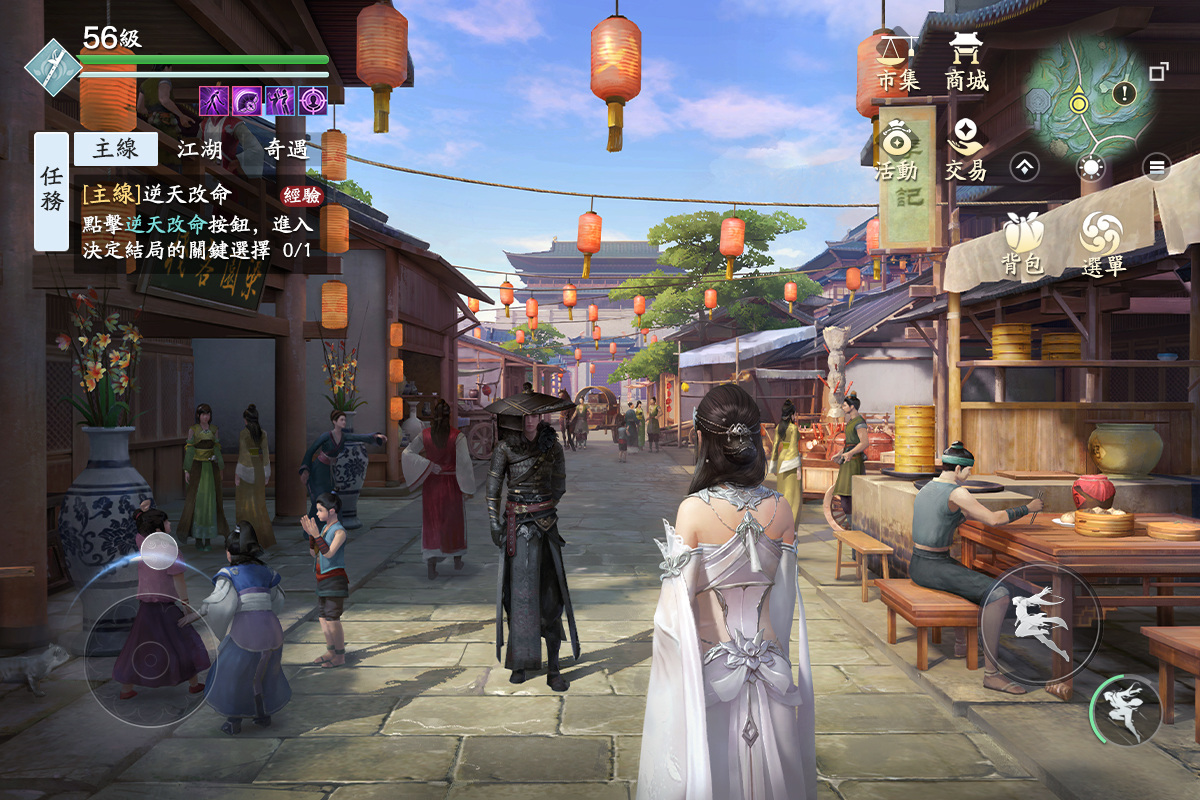
Task: Switch to the 江湖 quest tab
Action: pyautogui.click(x=200, y=149)
